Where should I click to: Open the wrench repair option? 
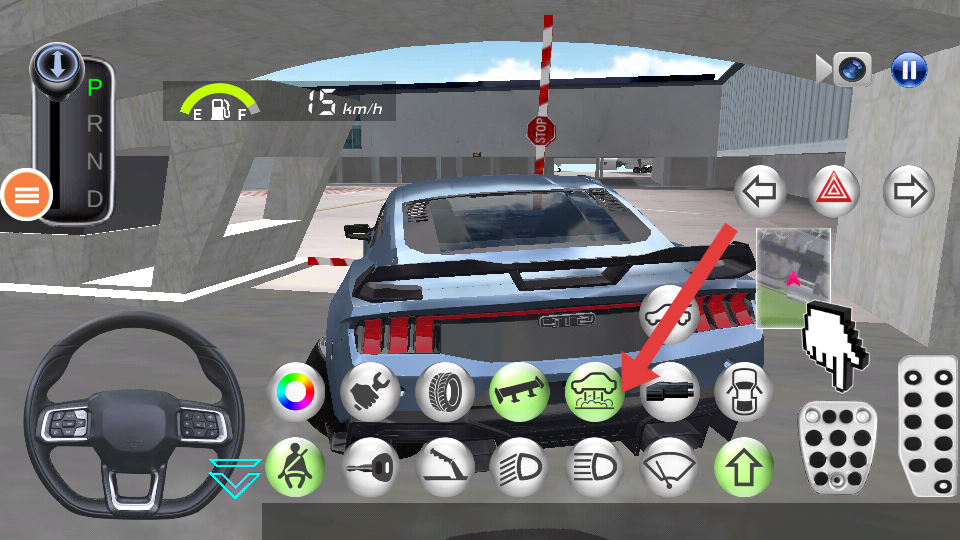click(x=370, y=391)
